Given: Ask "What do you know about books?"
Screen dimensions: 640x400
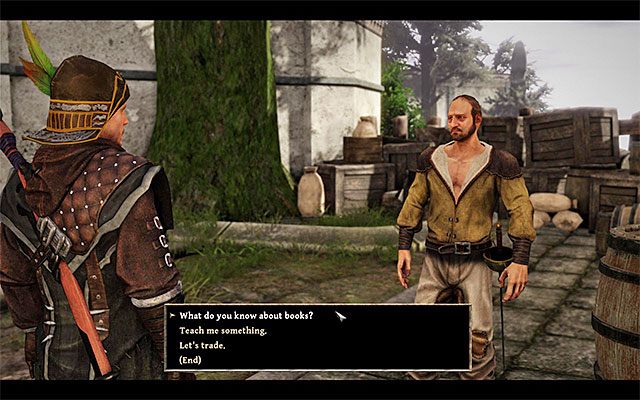Looking at the screenshot, I should 246,316.
